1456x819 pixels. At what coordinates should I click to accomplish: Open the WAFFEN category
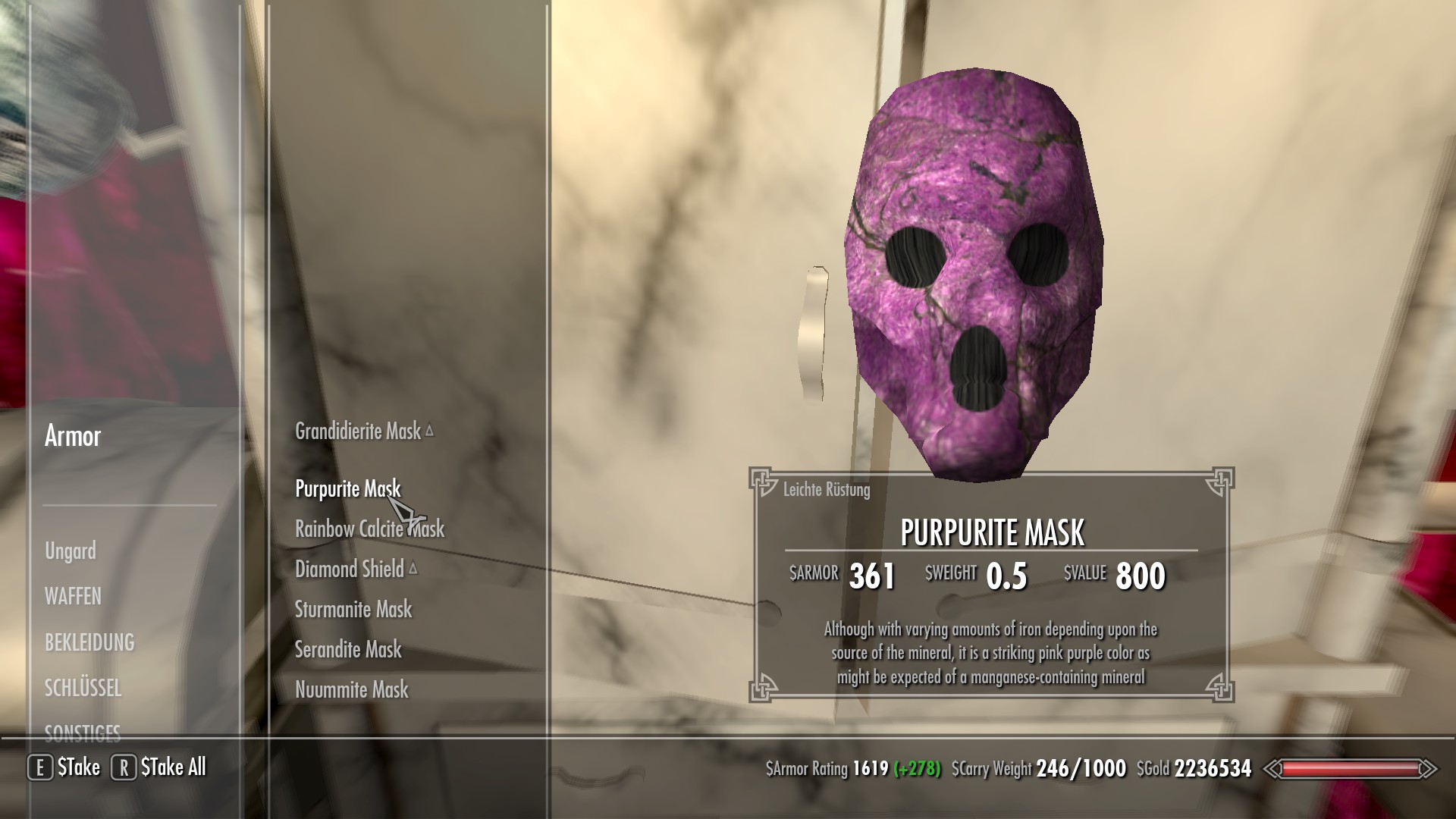(x=73, y=597)
